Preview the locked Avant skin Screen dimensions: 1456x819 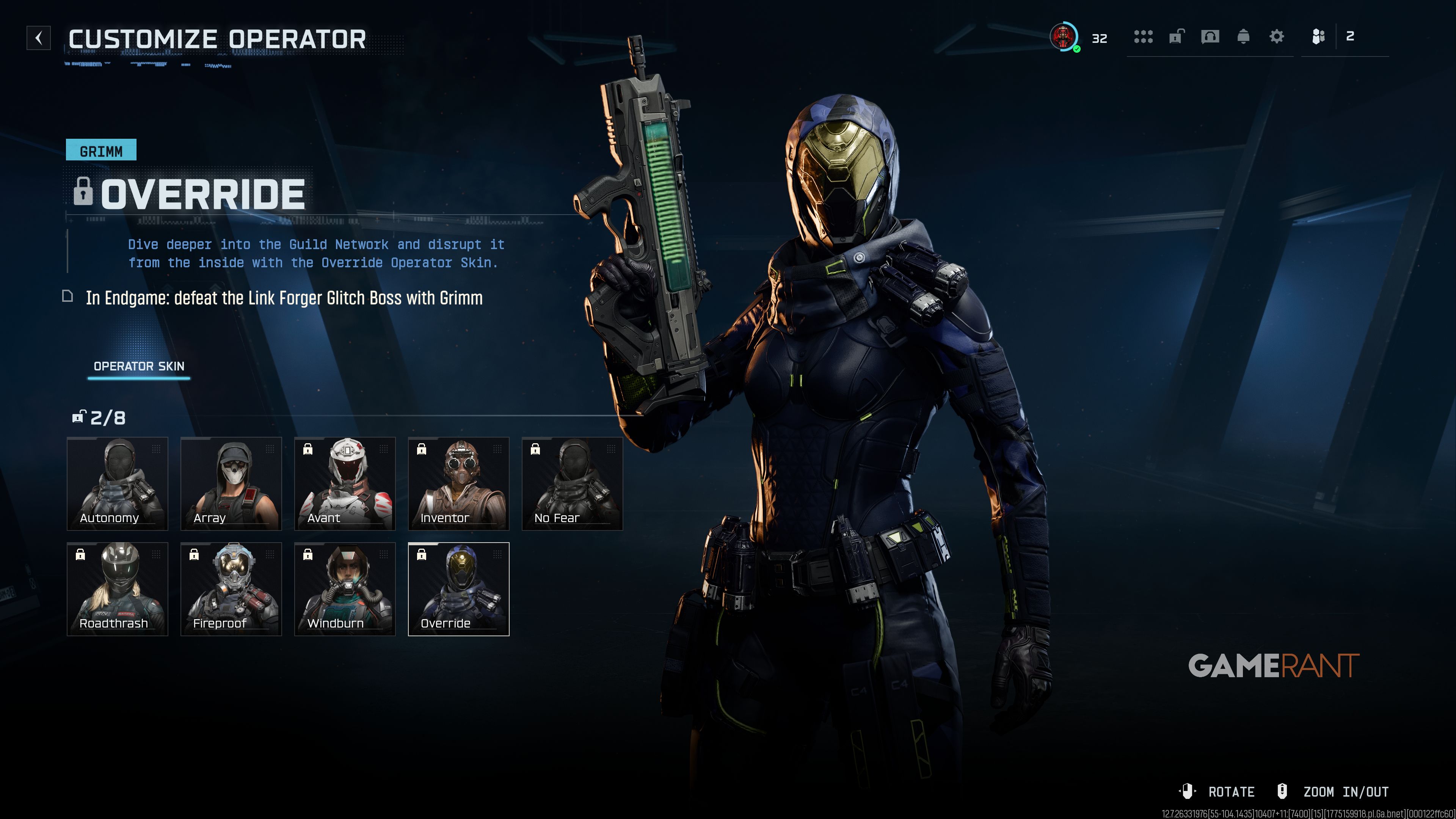point(345,483)
